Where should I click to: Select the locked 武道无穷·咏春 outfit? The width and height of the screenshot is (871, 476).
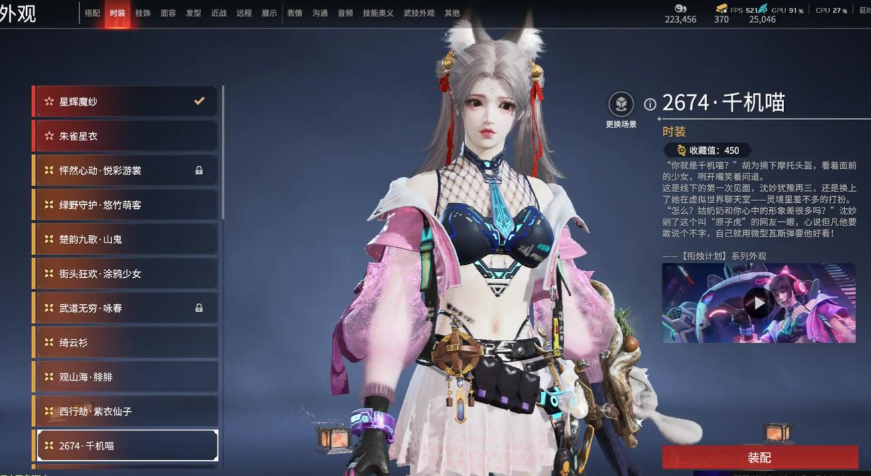tap(125, 308)
